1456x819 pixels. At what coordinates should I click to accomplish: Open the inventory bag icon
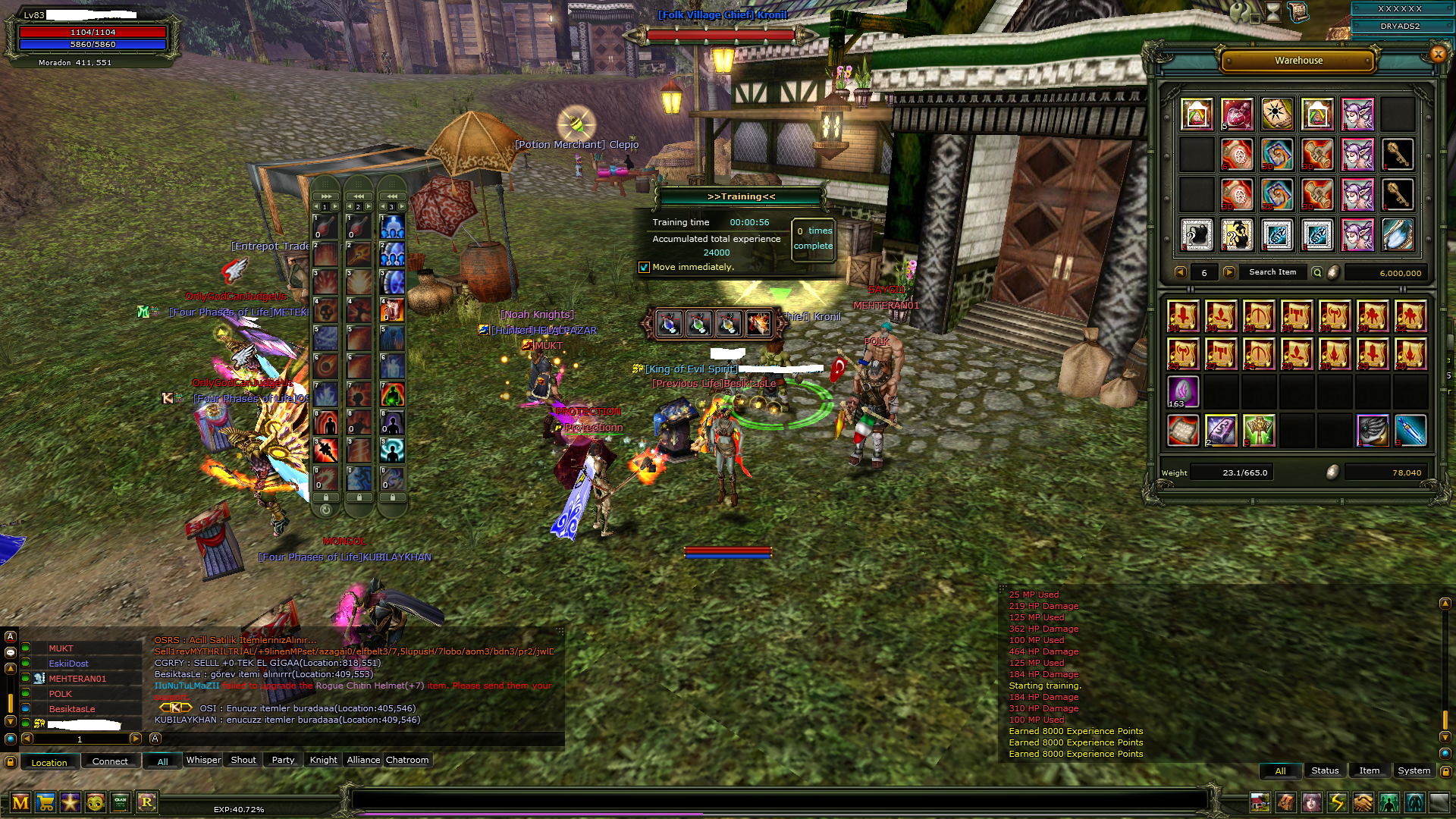(x=1286, y=802)
